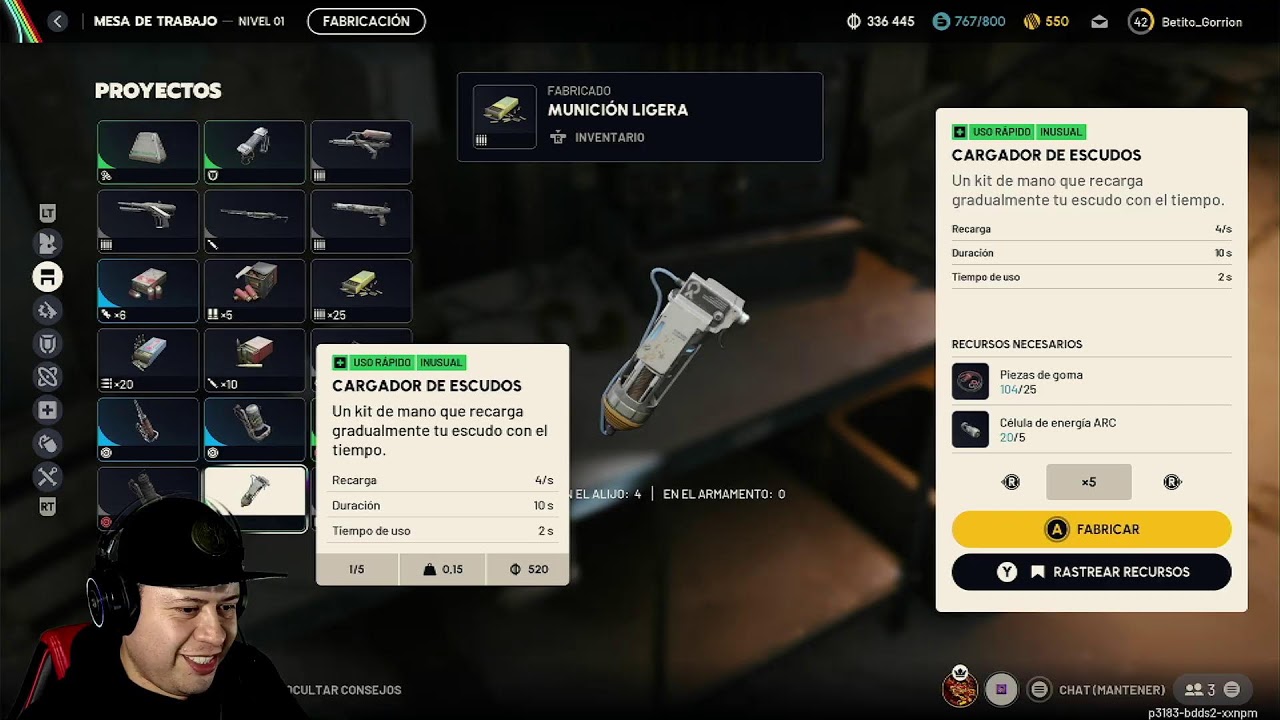
Task: Track resources with Rastrear Recursos
Action: tap(1091, 572)
